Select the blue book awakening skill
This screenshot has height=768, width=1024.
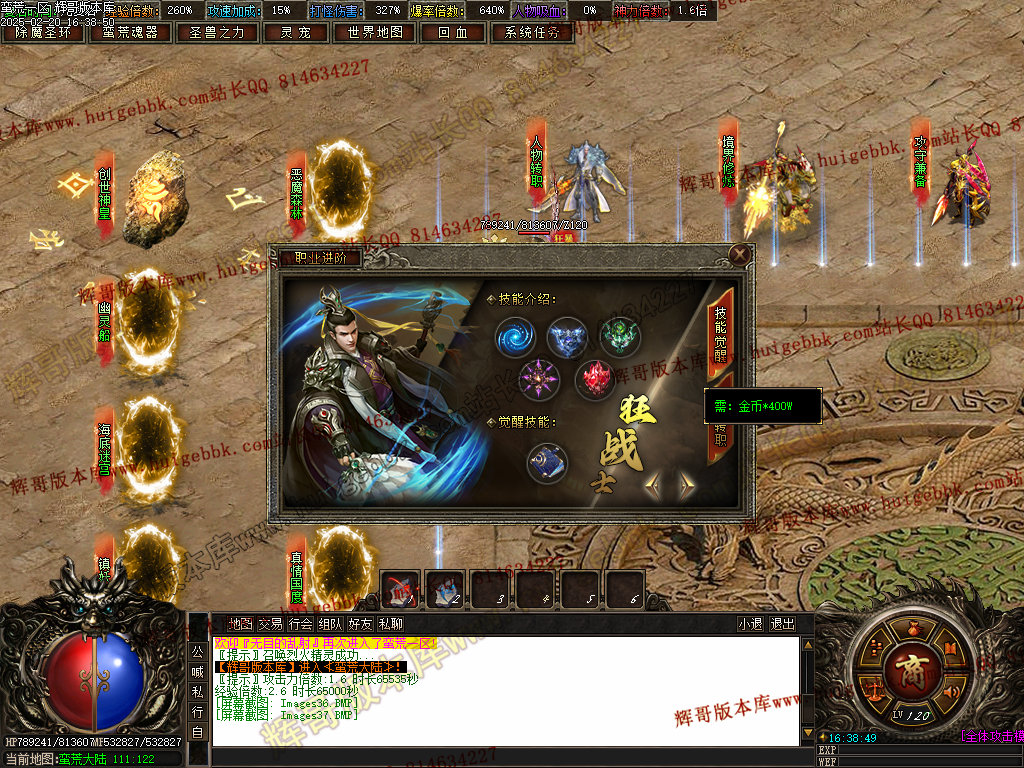(547, 462)
